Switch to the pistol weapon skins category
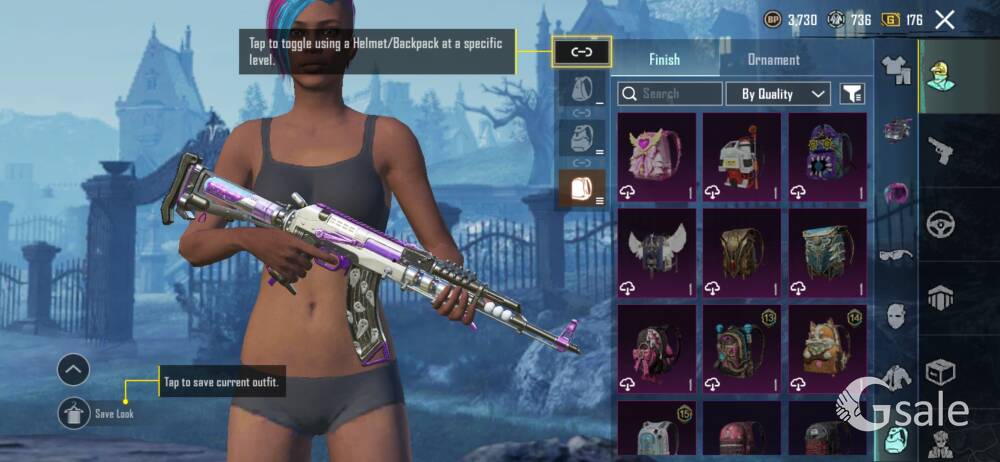Viewport: 1000px width, 462px height. [940, 150]
